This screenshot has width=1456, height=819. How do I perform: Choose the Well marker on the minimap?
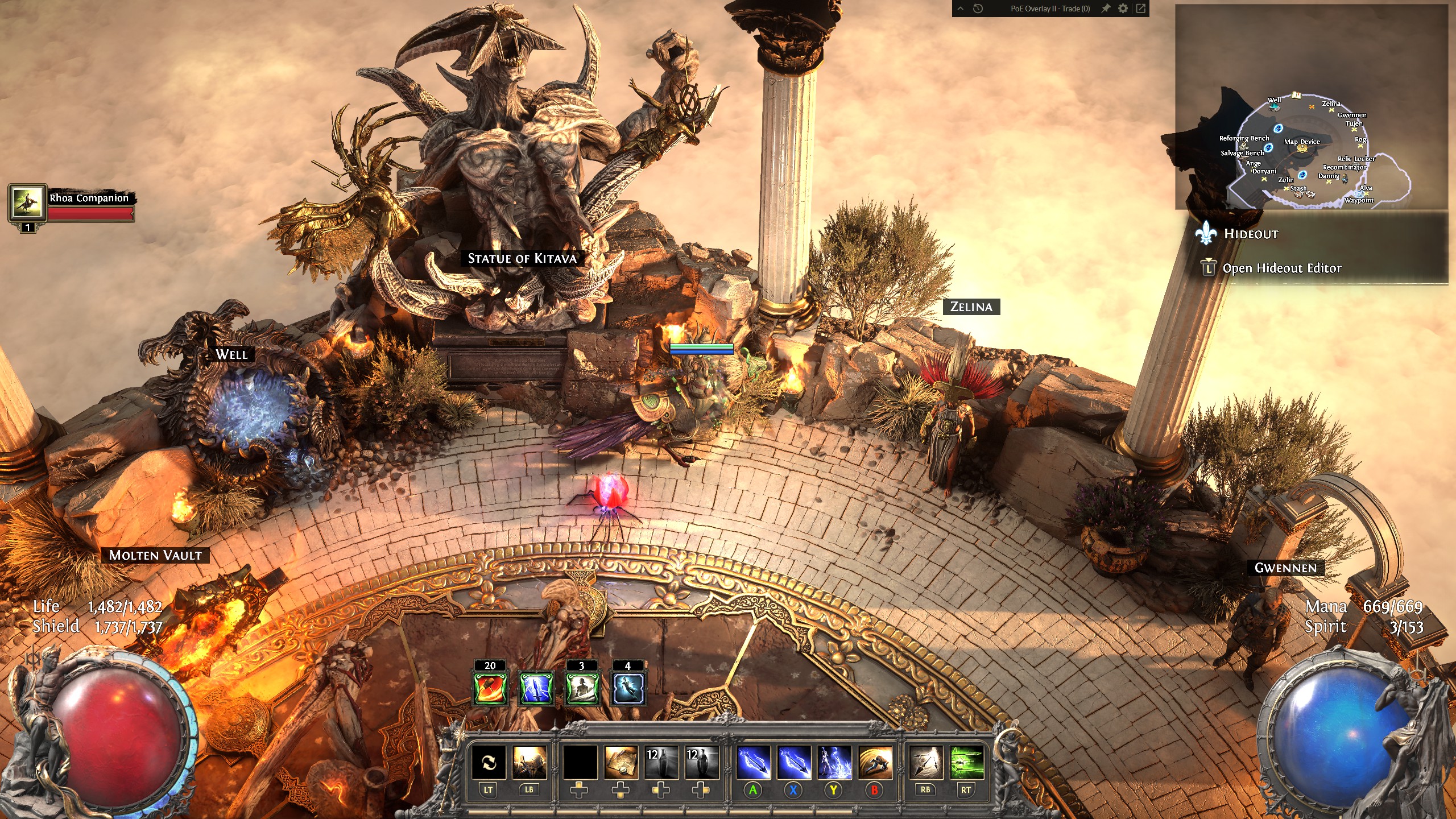1274,106
